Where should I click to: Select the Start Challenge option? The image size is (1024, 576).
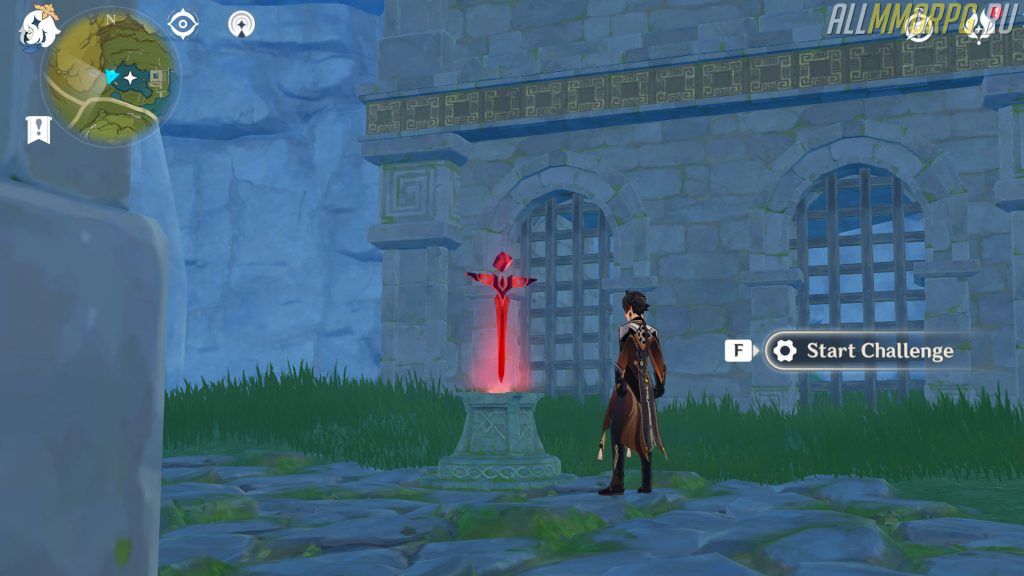[x=866, y=351]
